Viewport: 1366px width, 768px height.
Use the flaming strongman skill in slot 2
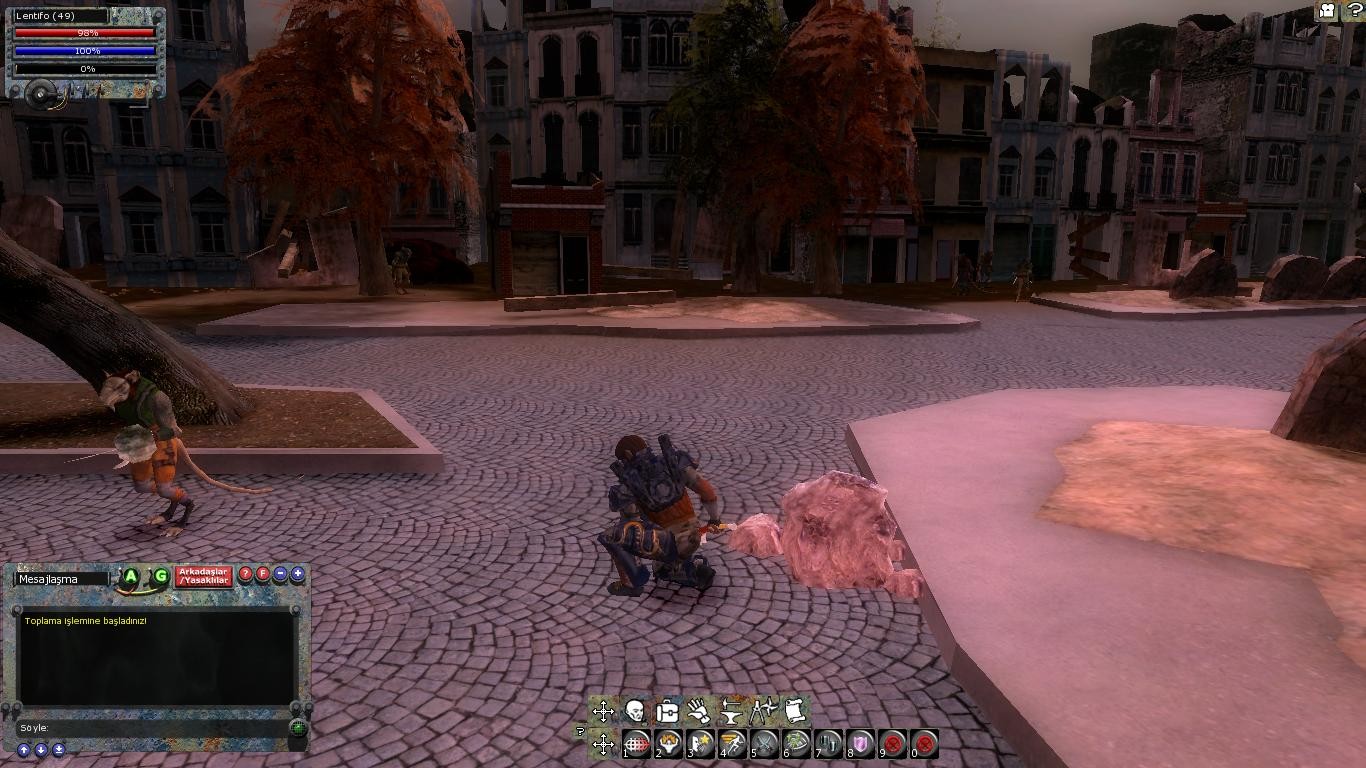[669, 744]
